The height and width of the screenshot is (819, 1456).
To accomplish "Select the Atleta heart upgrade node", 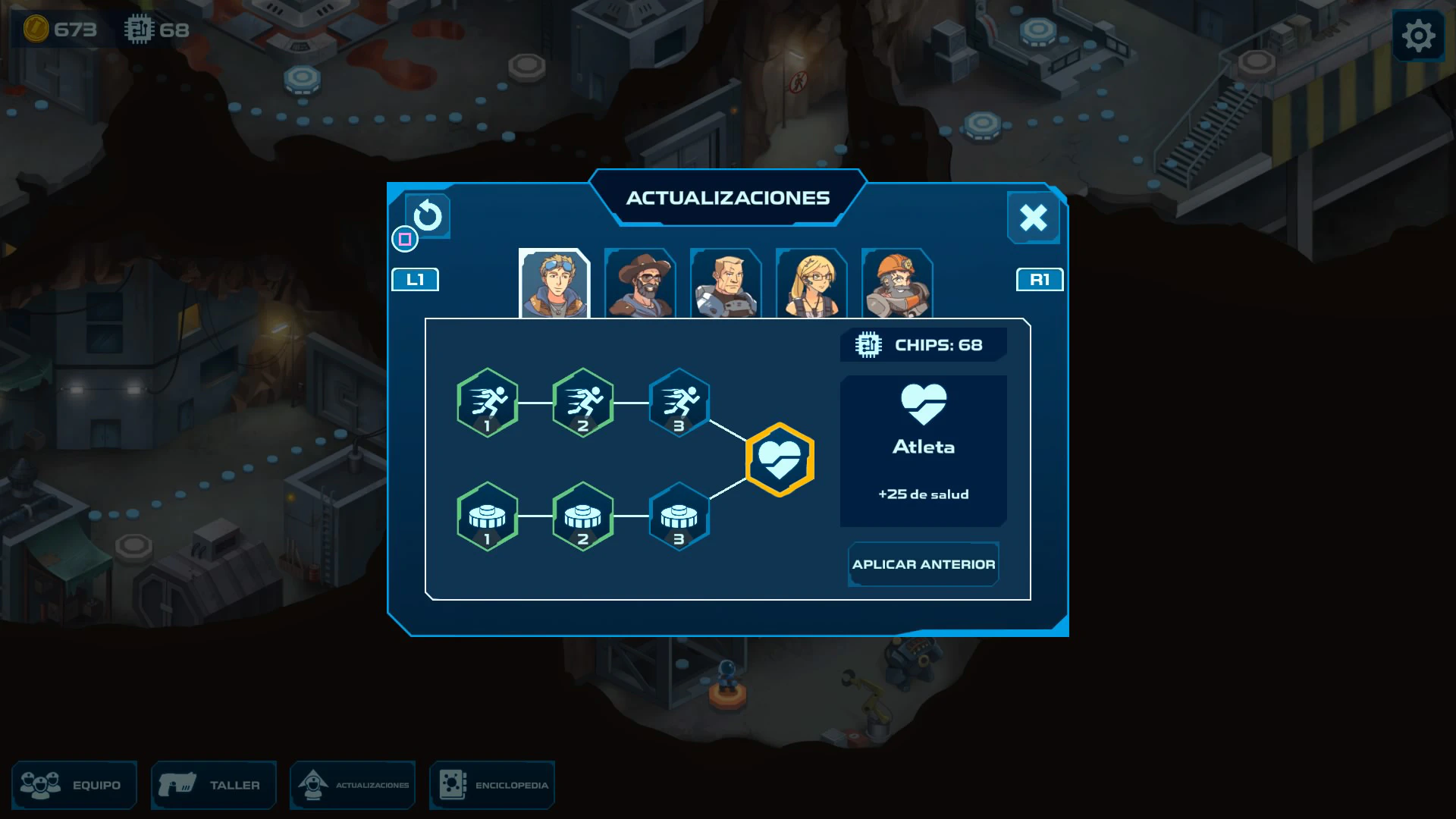I will point(780,460).
